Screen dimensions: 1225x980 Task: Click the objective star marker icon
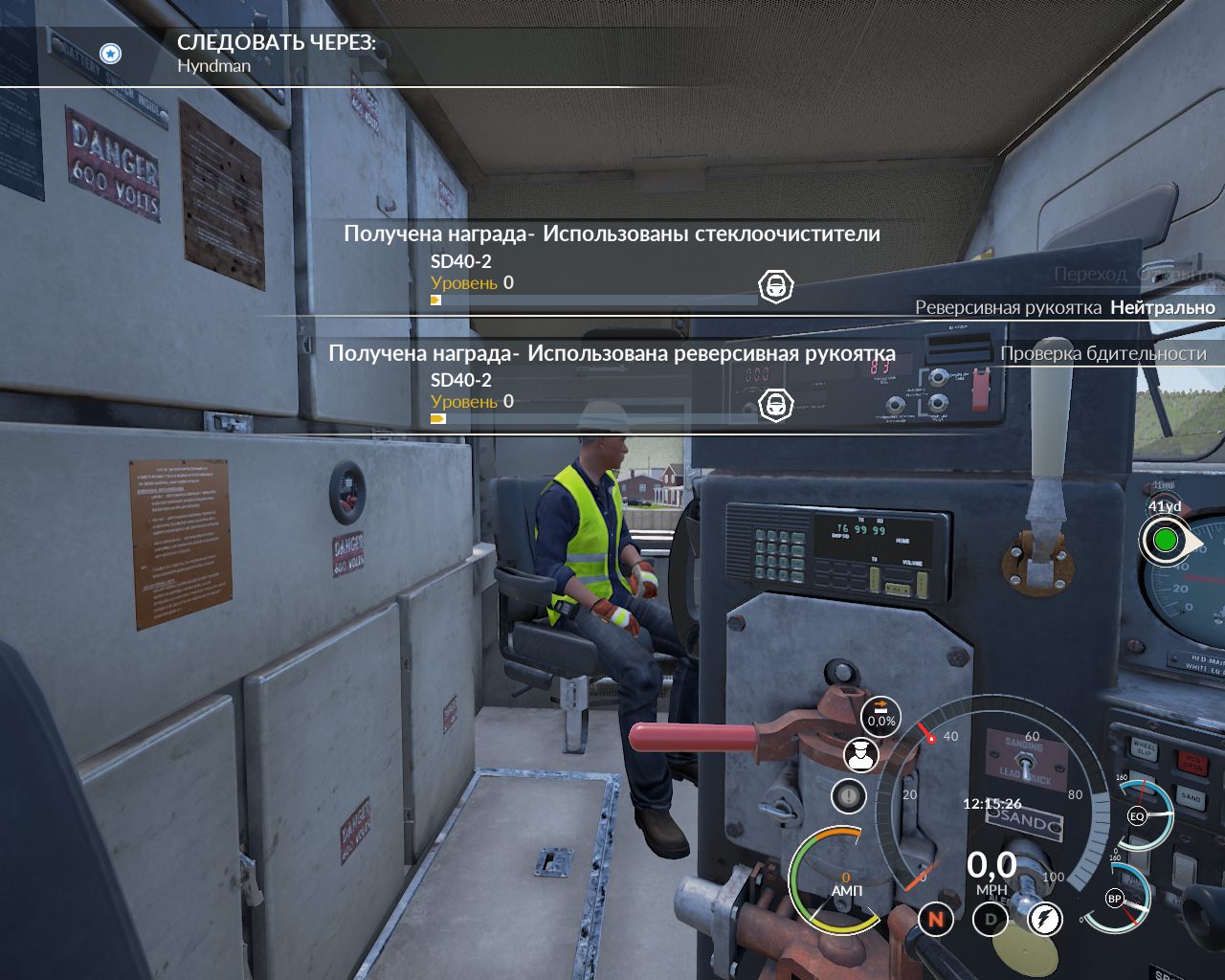tap(111, 54)
